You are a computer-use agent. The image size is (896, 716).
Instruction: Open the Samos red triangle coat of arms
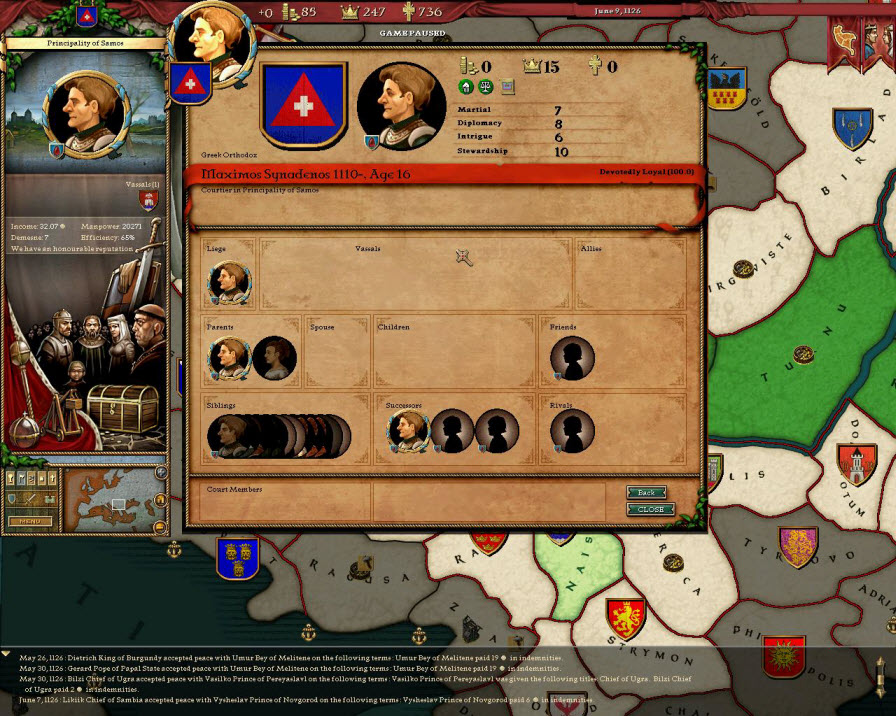point(303,104)
